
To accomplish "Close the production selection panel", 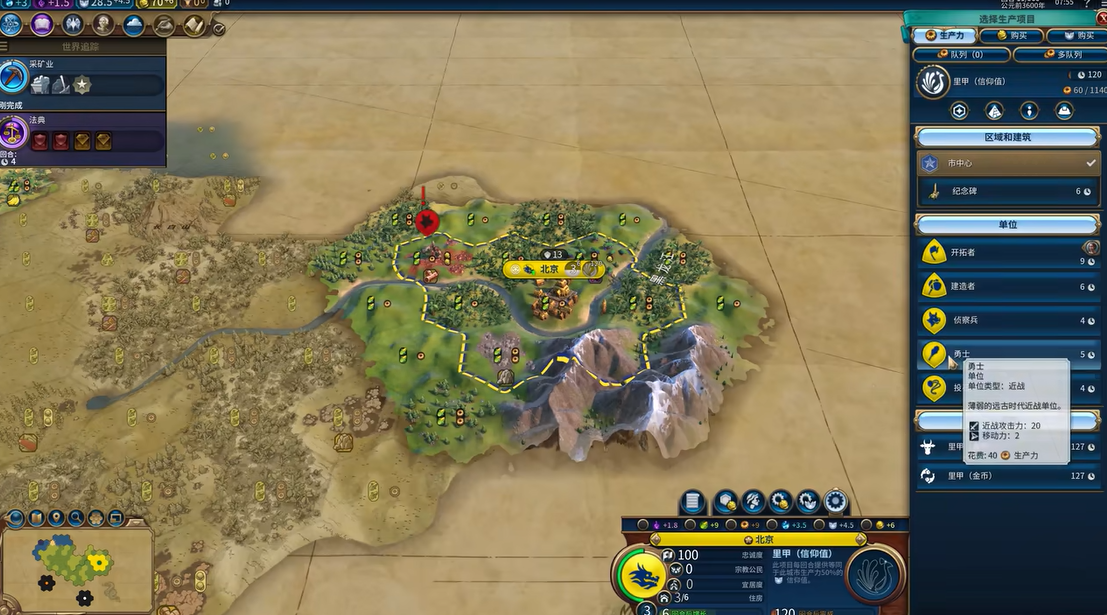I will pyautogui.click(x=1101, y=17).
